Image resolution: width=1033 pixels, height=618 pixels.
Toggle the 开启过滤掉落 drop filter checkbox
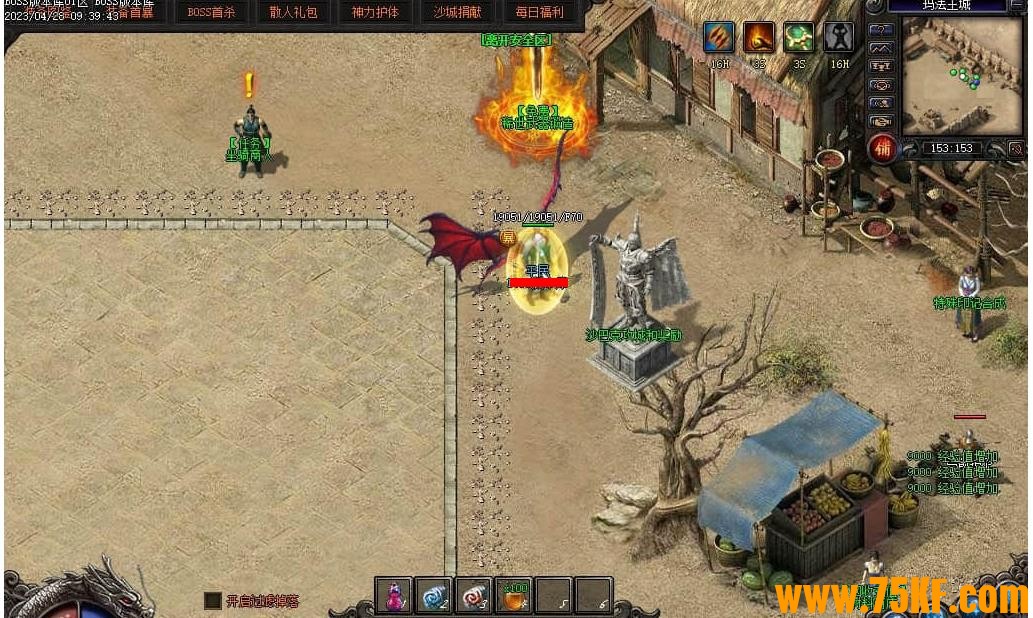point(212,600)
